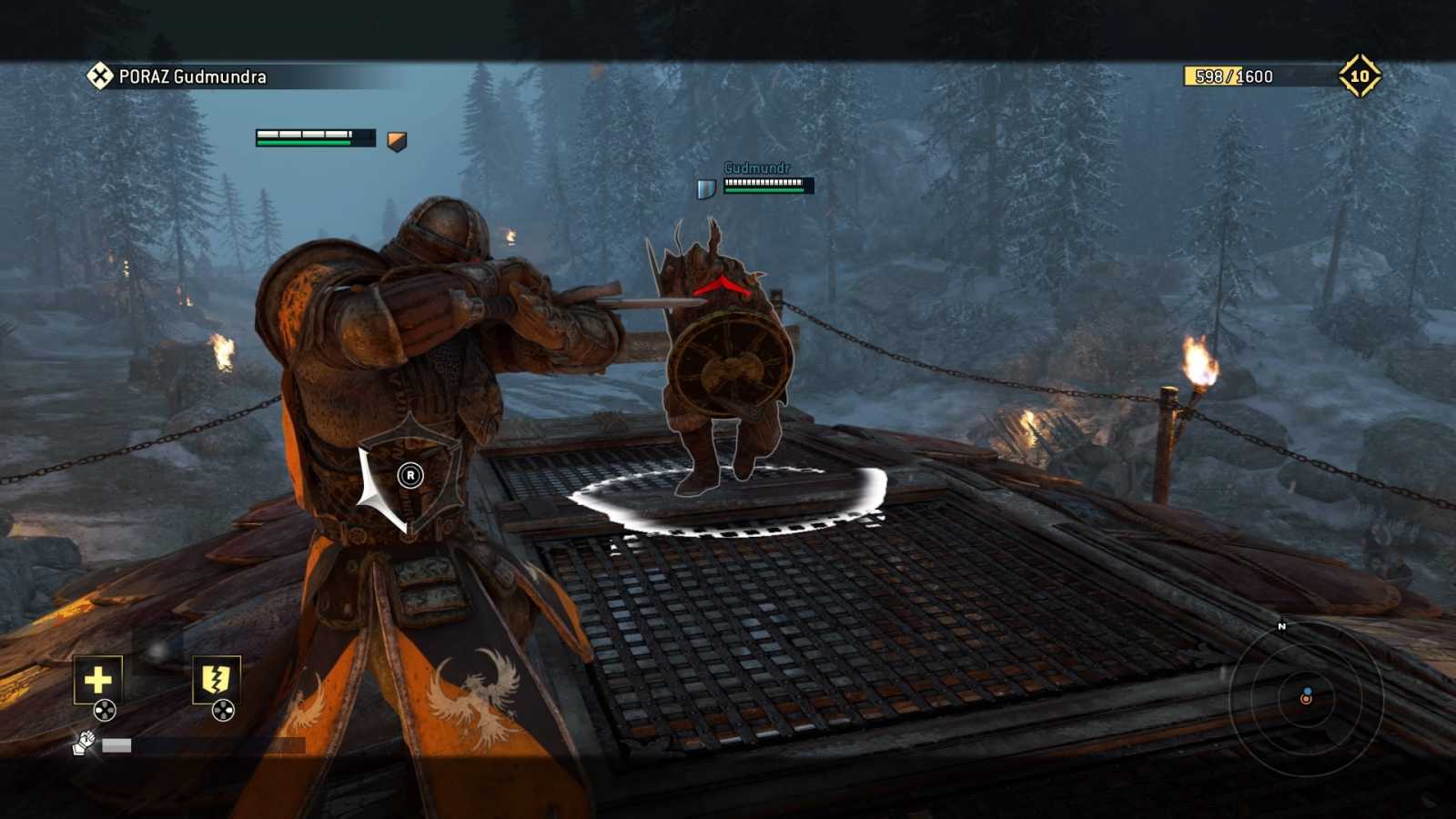The height and width of the screenshot is (819, 1456).
Task: Click the orange renown shield icon
Action: (x=394, y=138)
